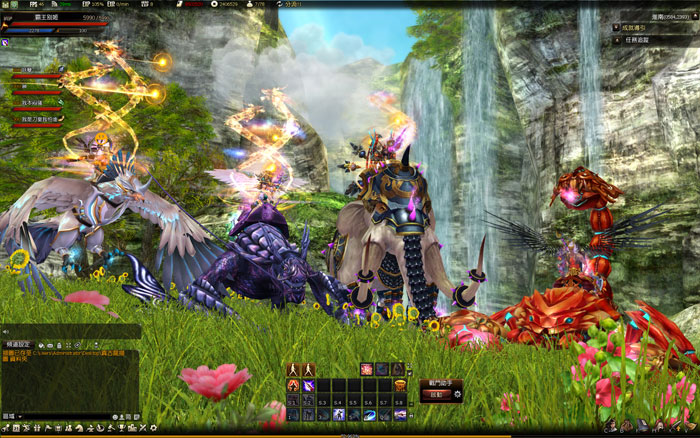Activate the pink burst buff icon
Viewport: 700px width, 438px height.
point(367,369)
